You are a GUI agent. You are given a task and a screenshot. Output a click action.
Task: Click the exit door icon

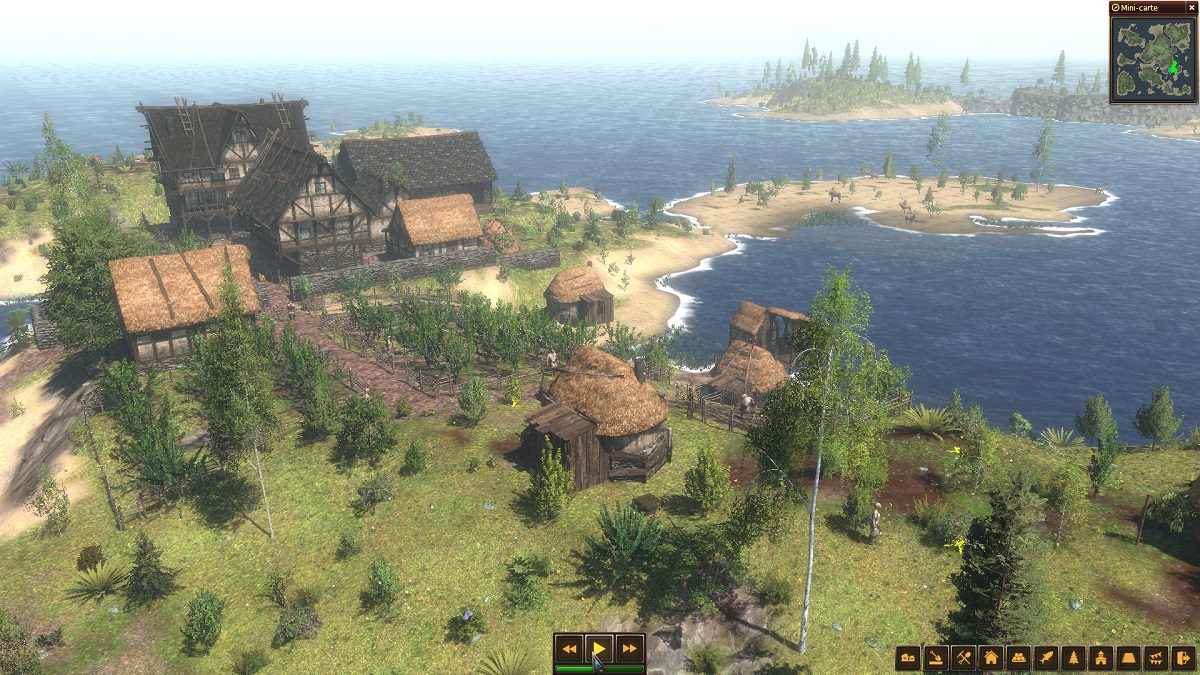[1183, 658]
